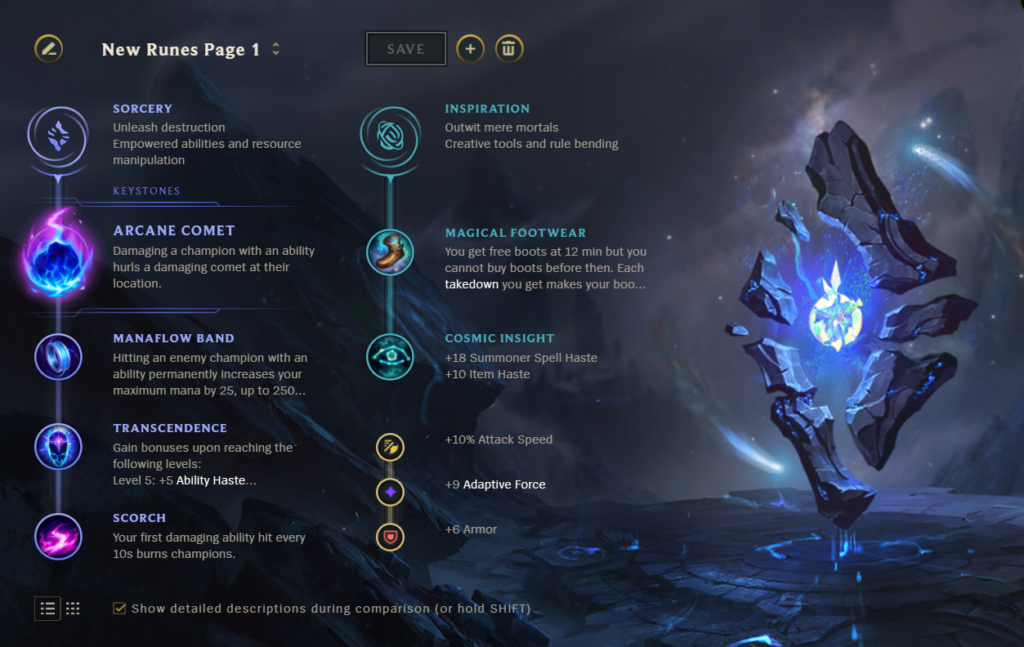The width and height of the screenshot is (1024, 647).
Task: Click the pencil edit rune page icon
Action: coord(48,48)
